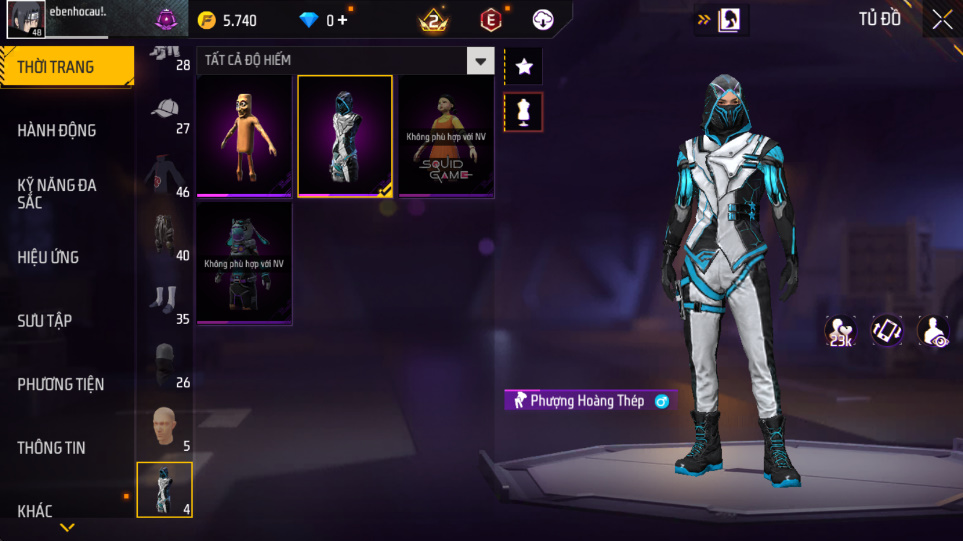Go to the Hiệu Ứng section
Screen dimensions: 963x541
[x=48, y=257]
